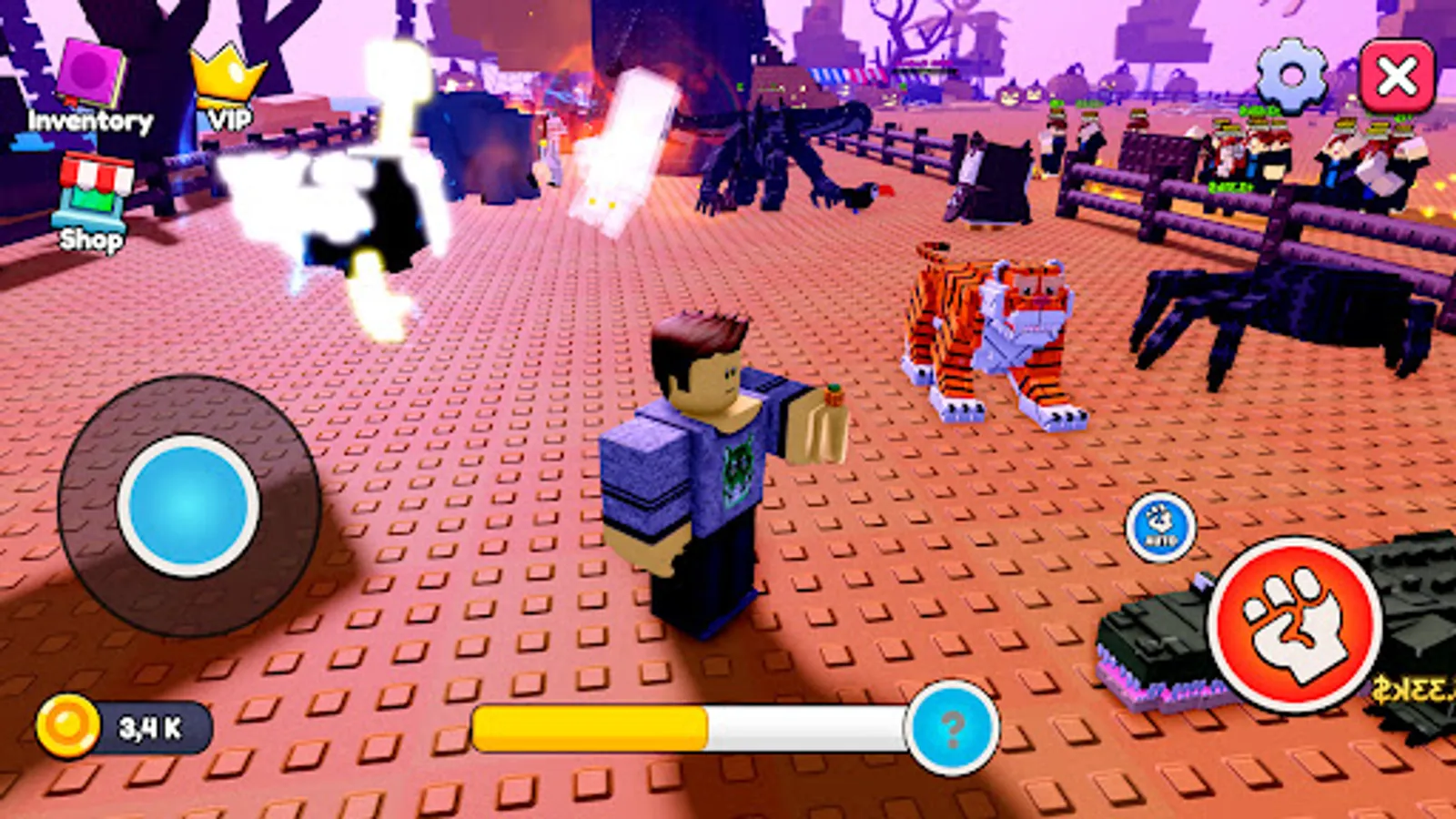Click the question mark circle on progress bar
Viewport: 1456px width, 819px height.
[x=952, y=728]
